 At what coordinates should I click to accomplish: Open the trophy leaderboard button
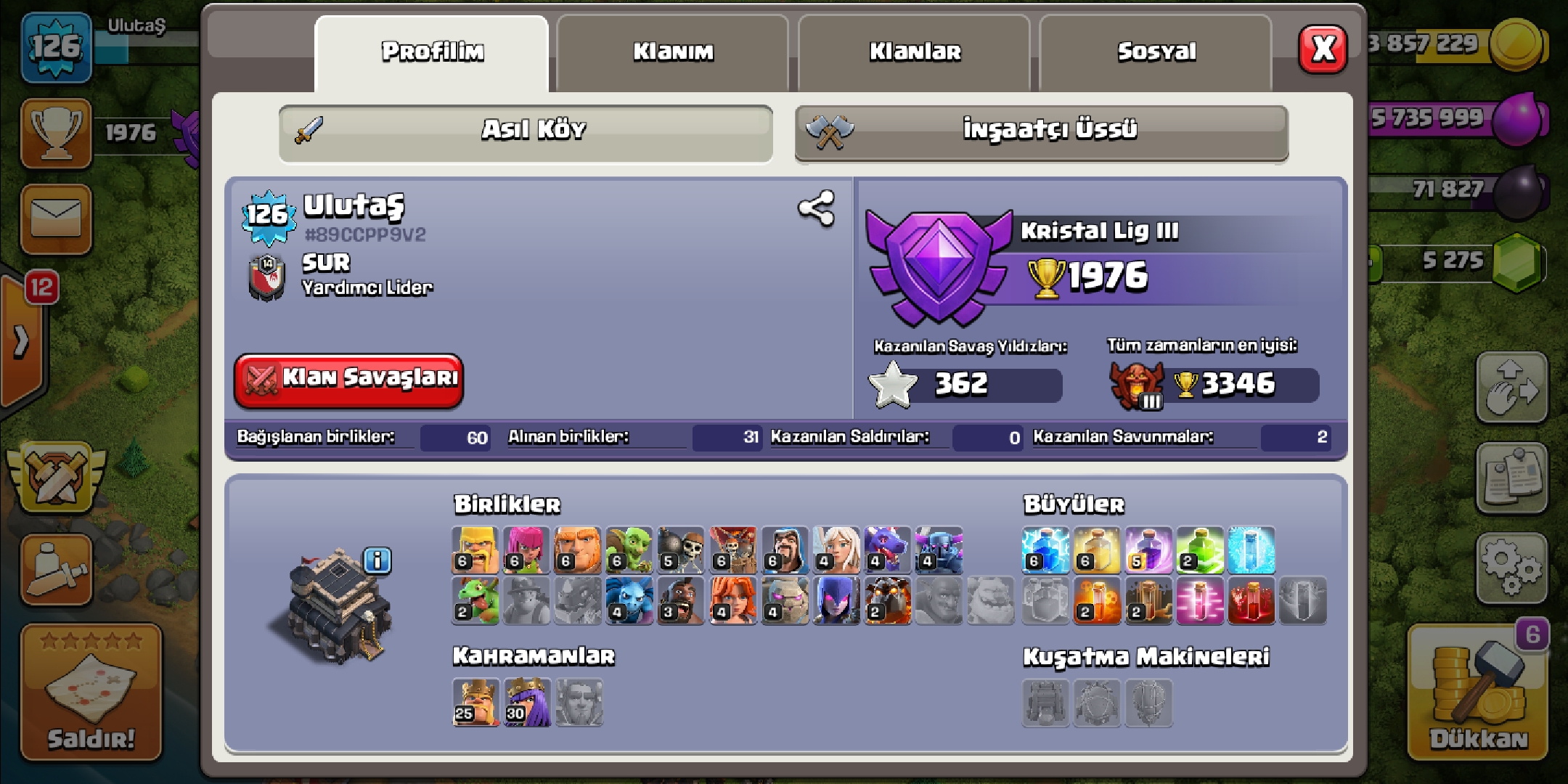[x=56, y=134]
